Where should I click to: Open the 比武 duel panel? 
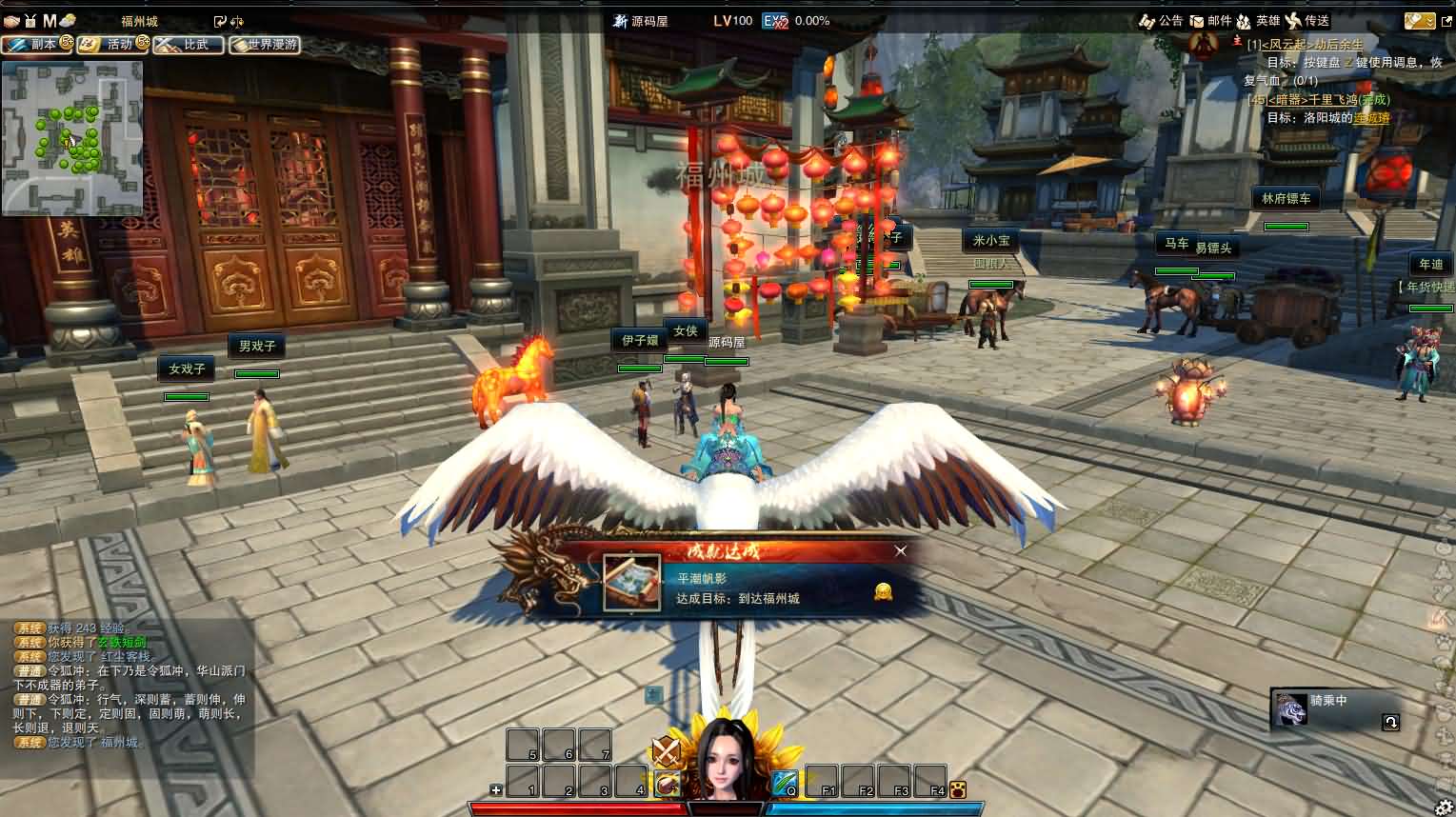tap(188, 44)
